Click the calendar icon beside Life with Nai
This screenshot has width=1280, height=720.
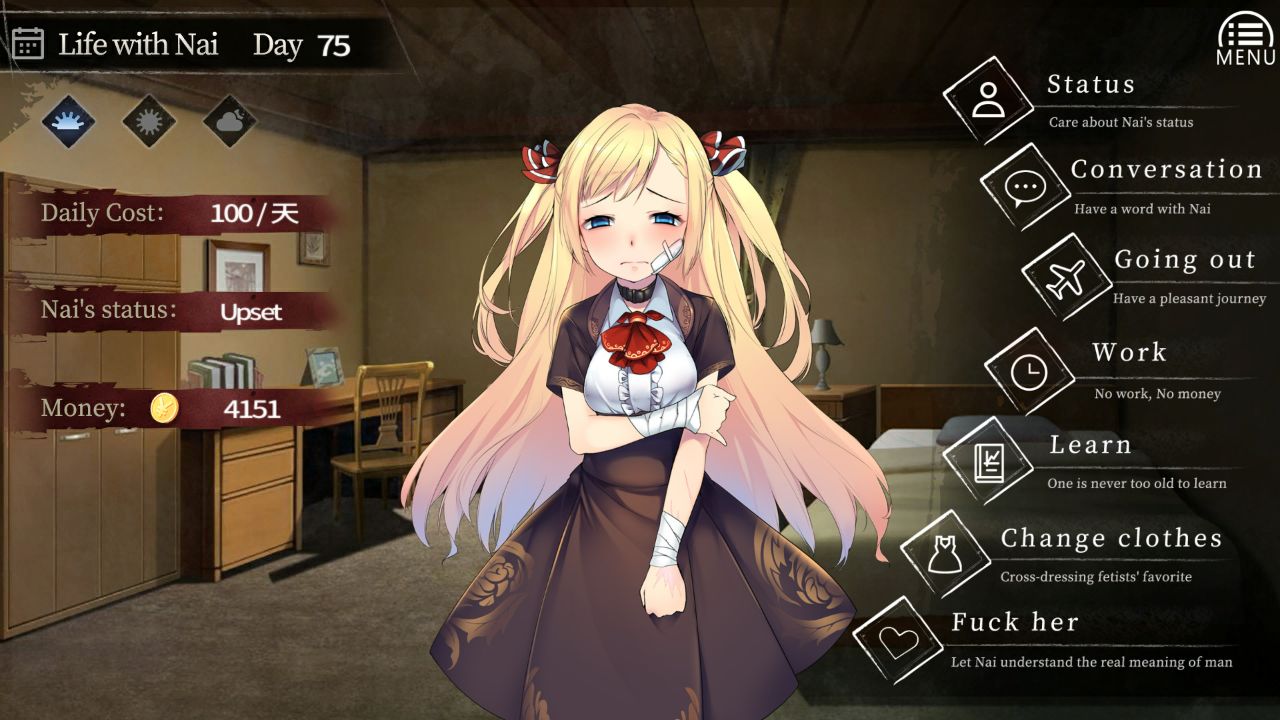26,44
